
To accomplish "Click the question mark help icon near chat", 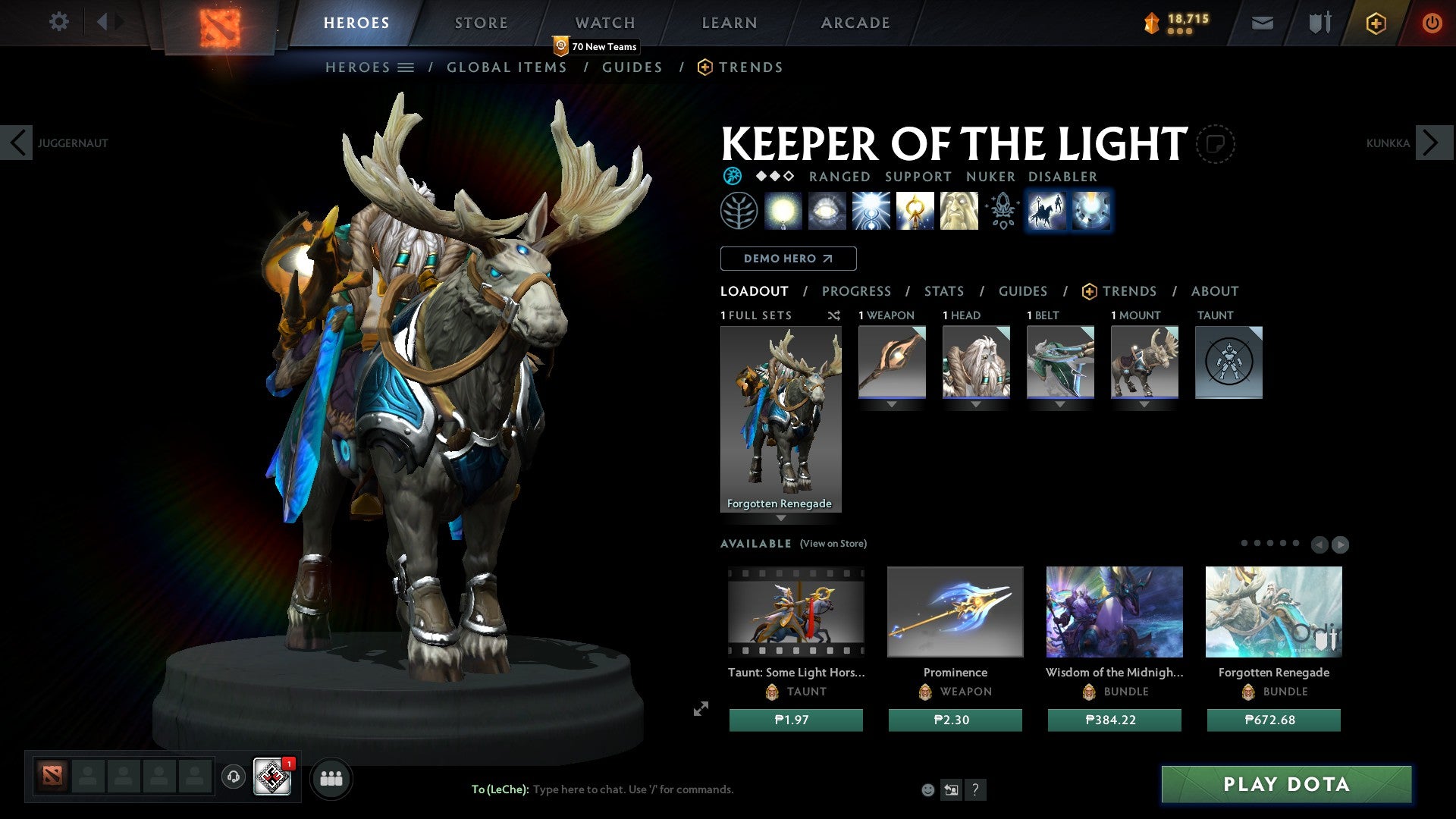I will pyautogui.click(x=976, y=790).
